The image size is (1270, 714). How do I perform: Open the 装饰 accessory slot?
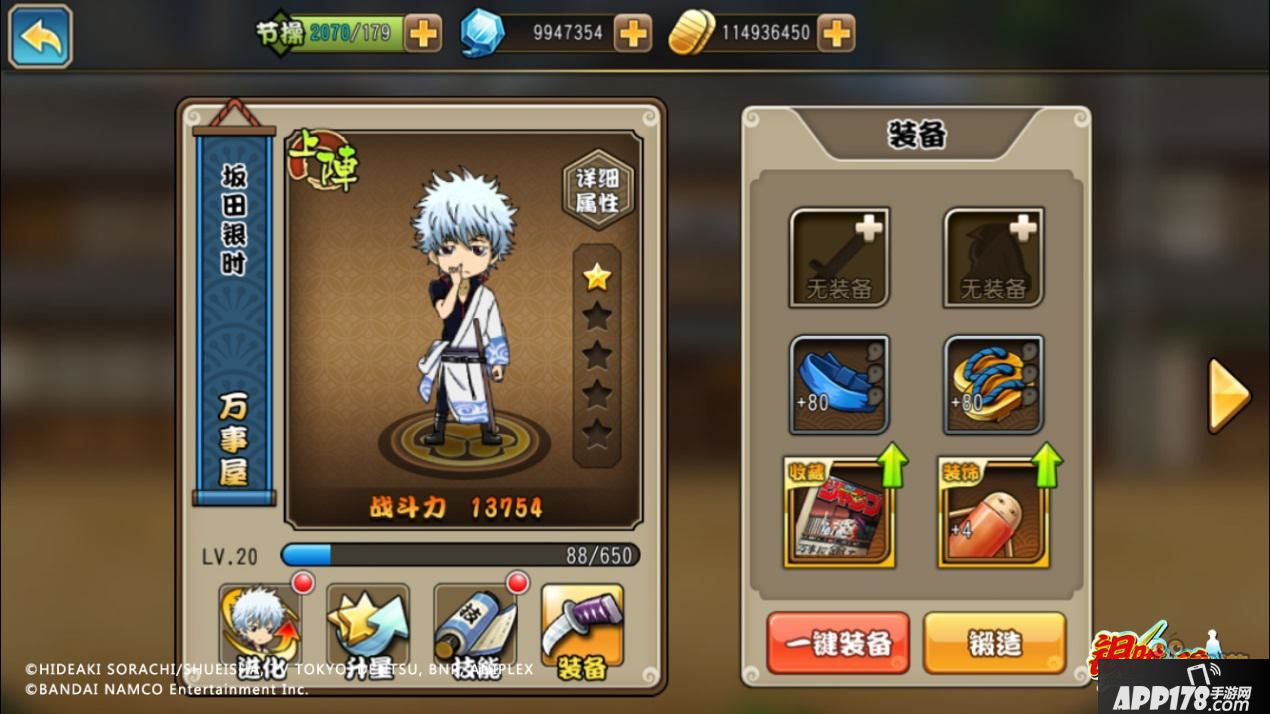point(993,512)
